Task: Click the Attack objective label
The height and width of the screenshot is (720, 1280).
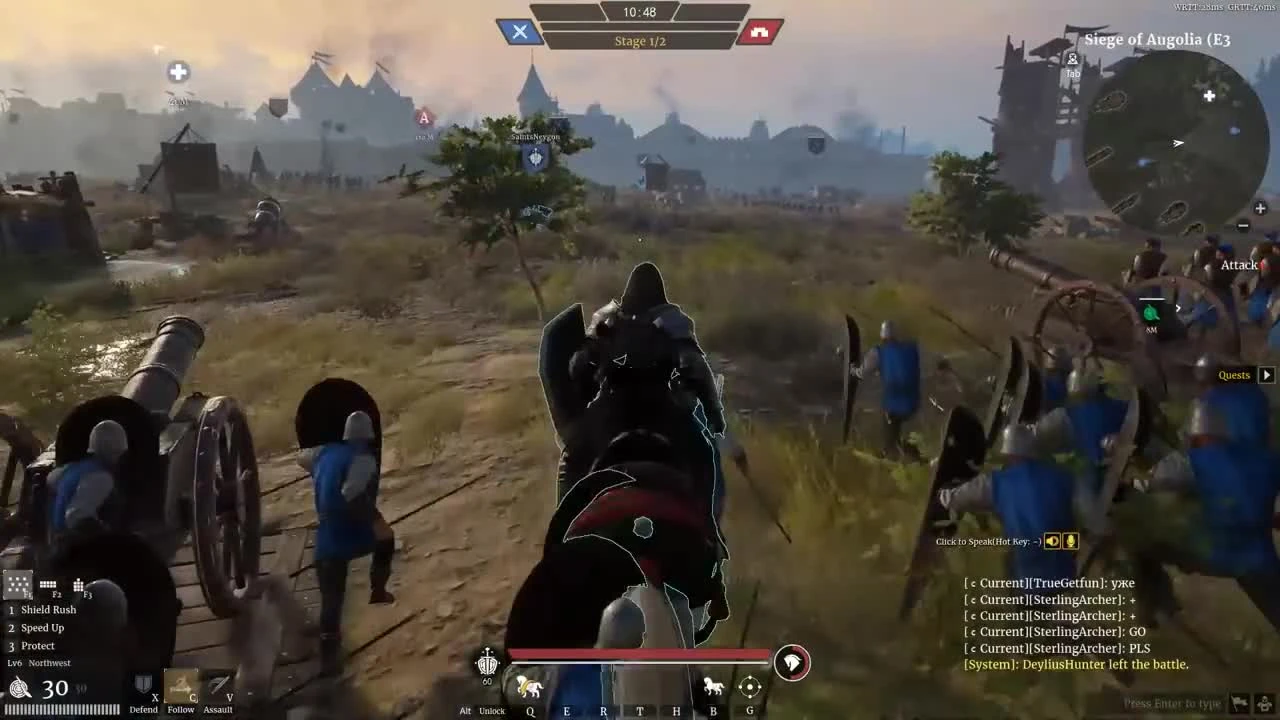Action: [1239, 264]
